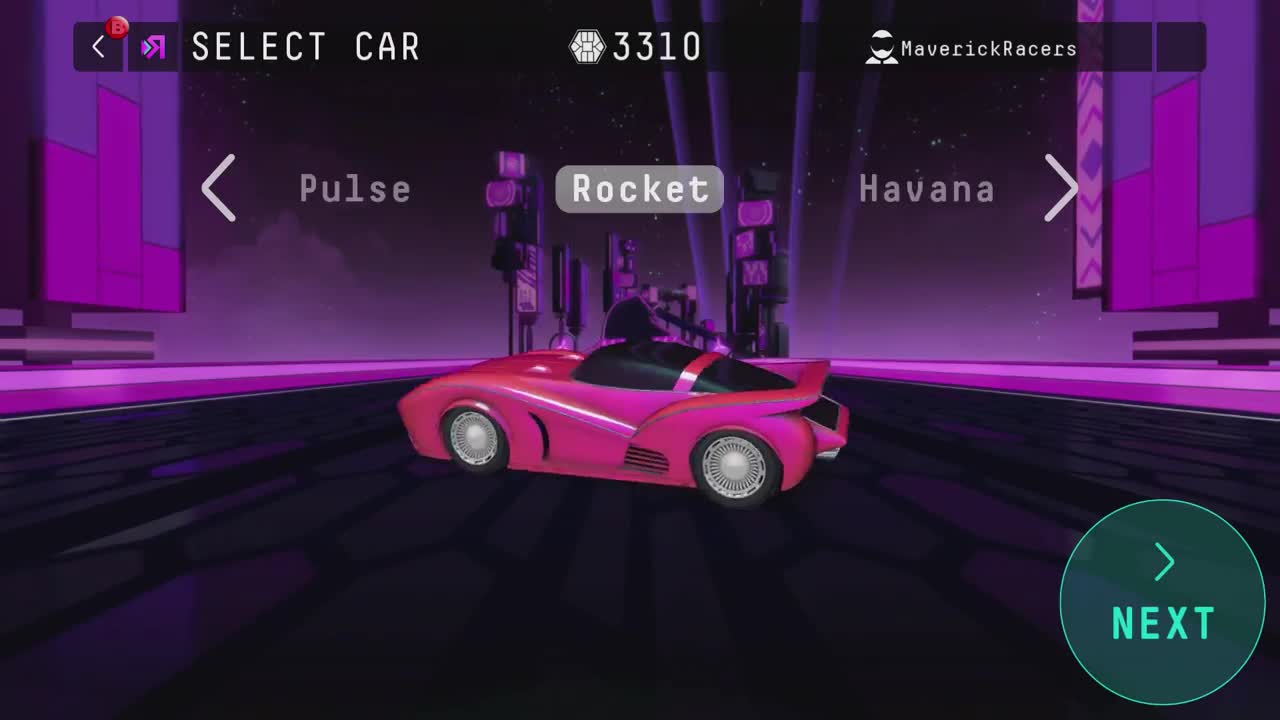Click the player avatar icon
The width and height of the screenshot is (1280, 720).
(x=880, y=46)
